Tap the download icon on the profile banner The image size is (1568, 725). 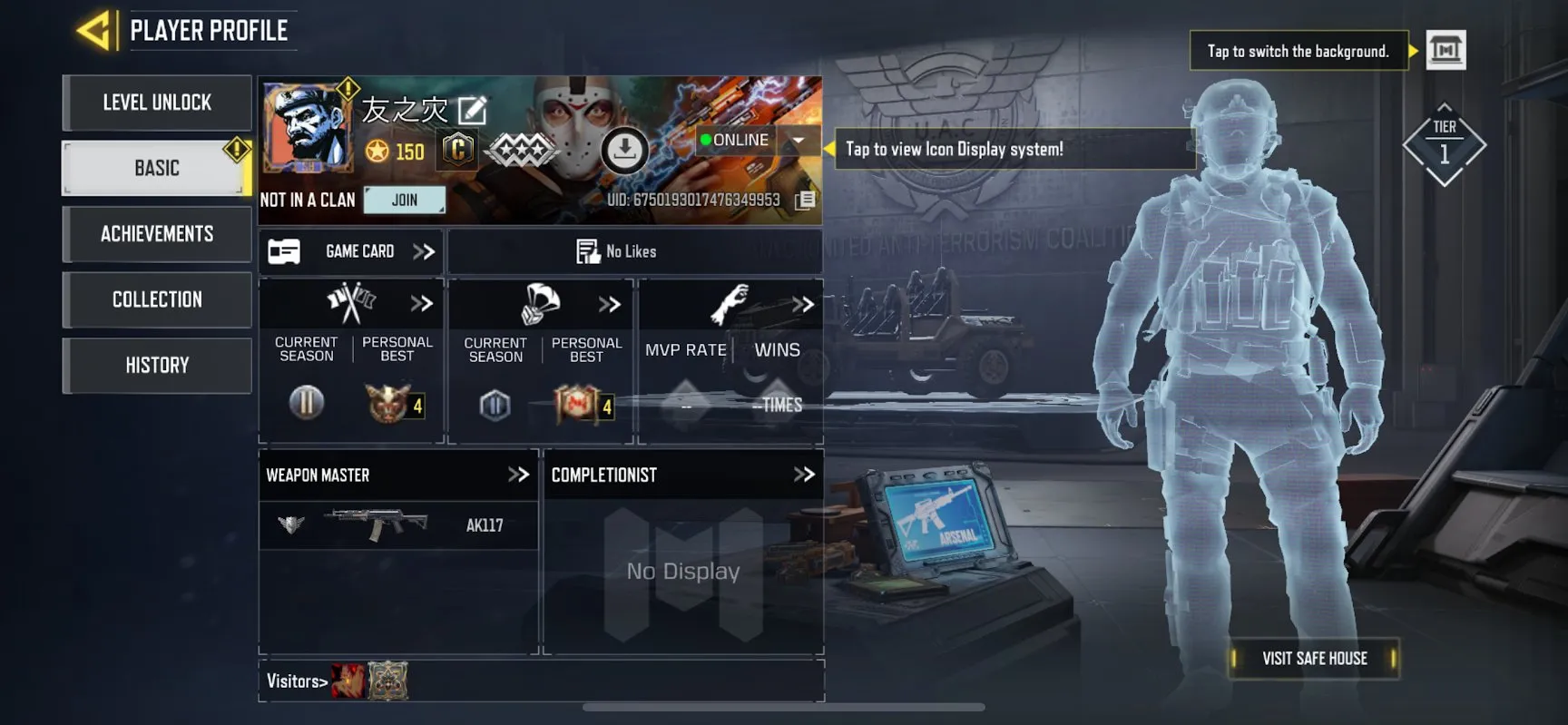pos(624,150)
